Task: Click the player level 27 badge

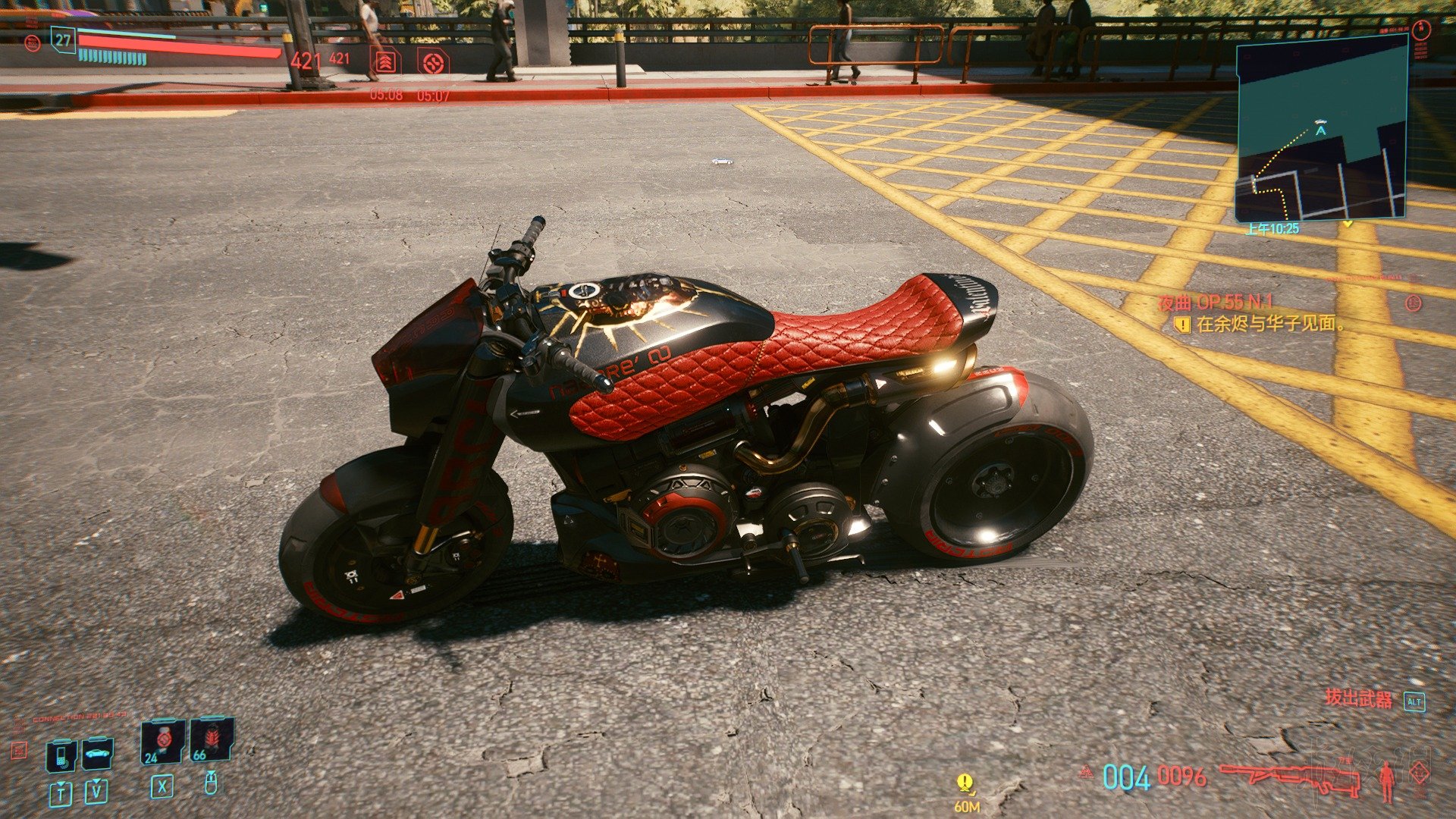Action: coord(63,40)
